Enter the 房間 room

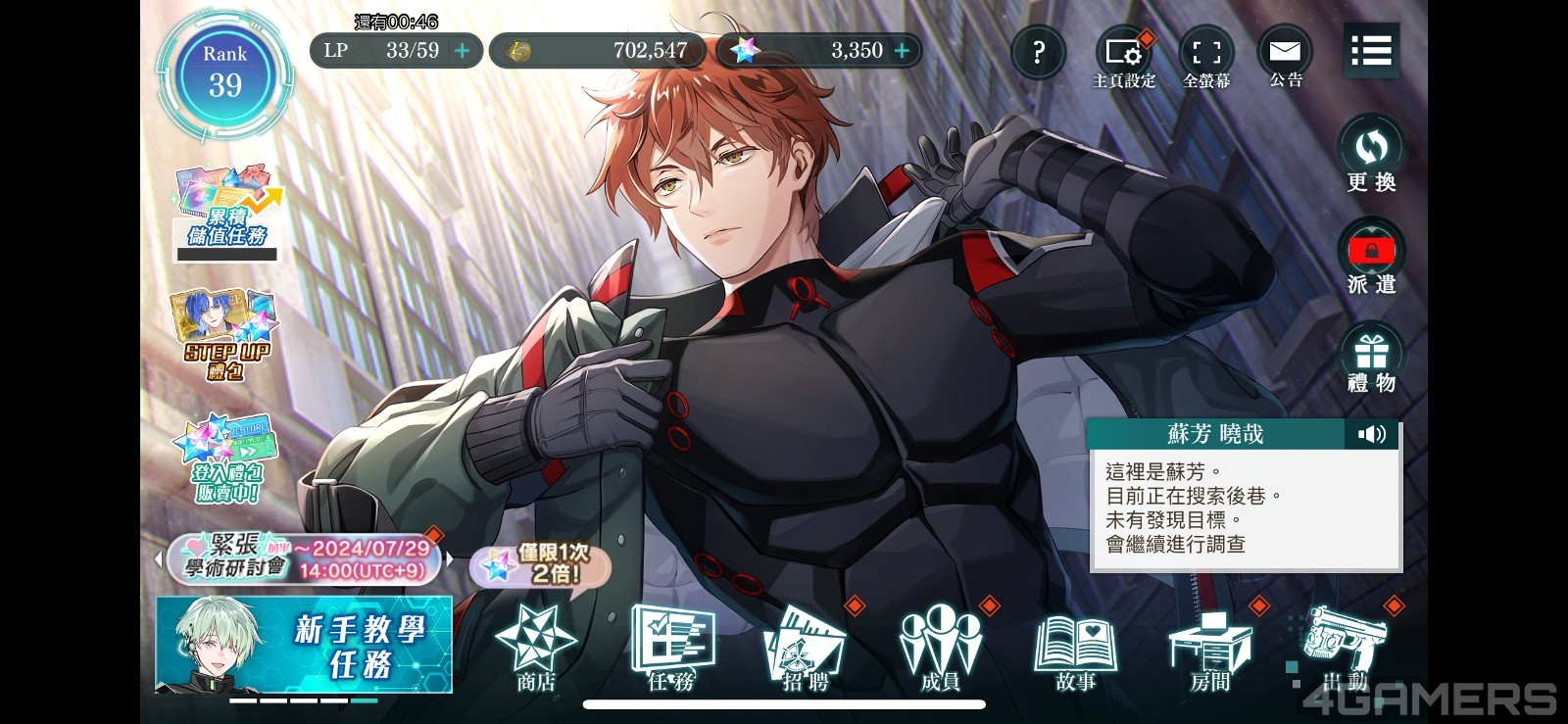click(1210, 649)
